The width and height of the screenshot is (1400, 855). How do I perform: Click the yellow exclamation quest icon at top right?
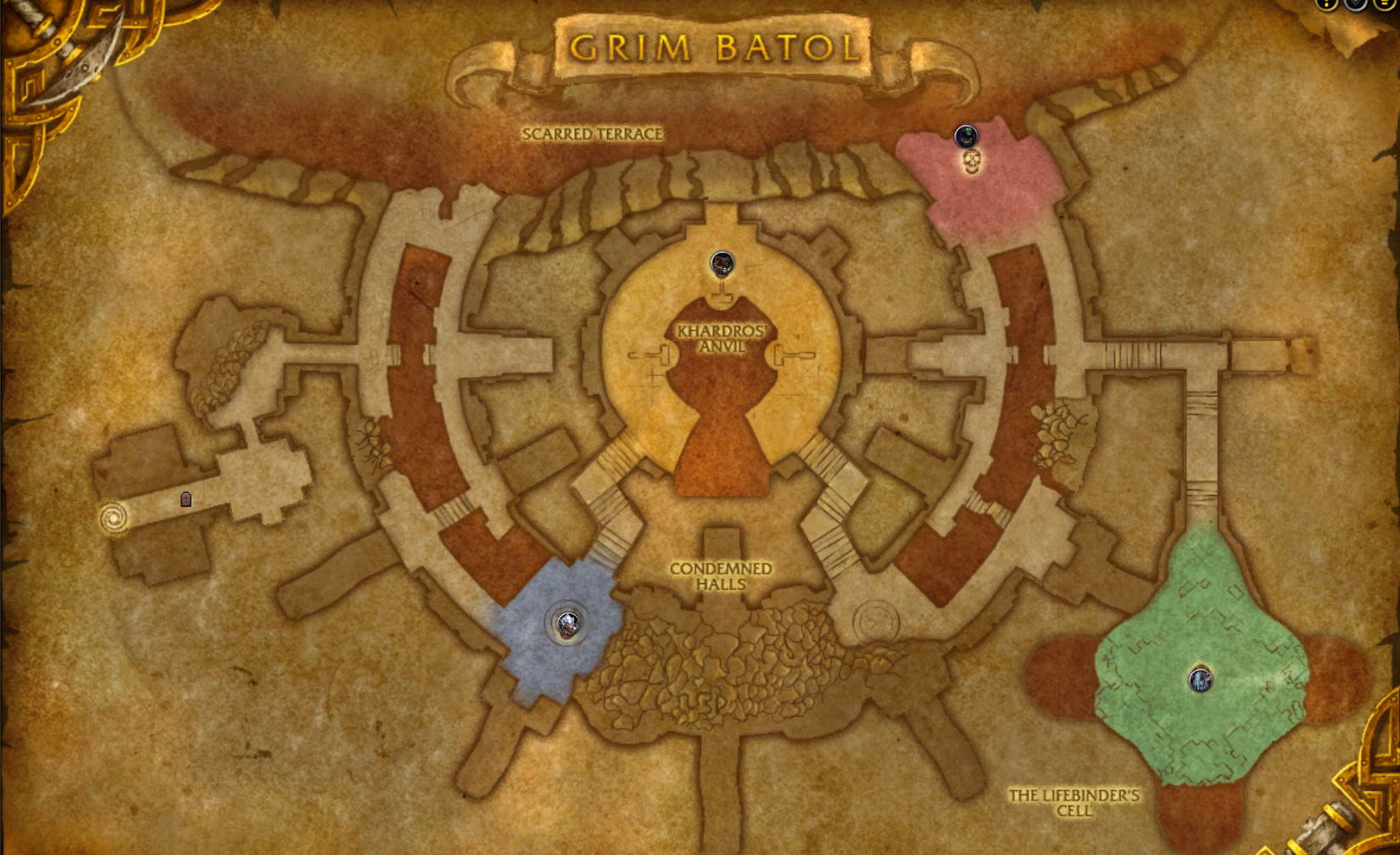1324,5
